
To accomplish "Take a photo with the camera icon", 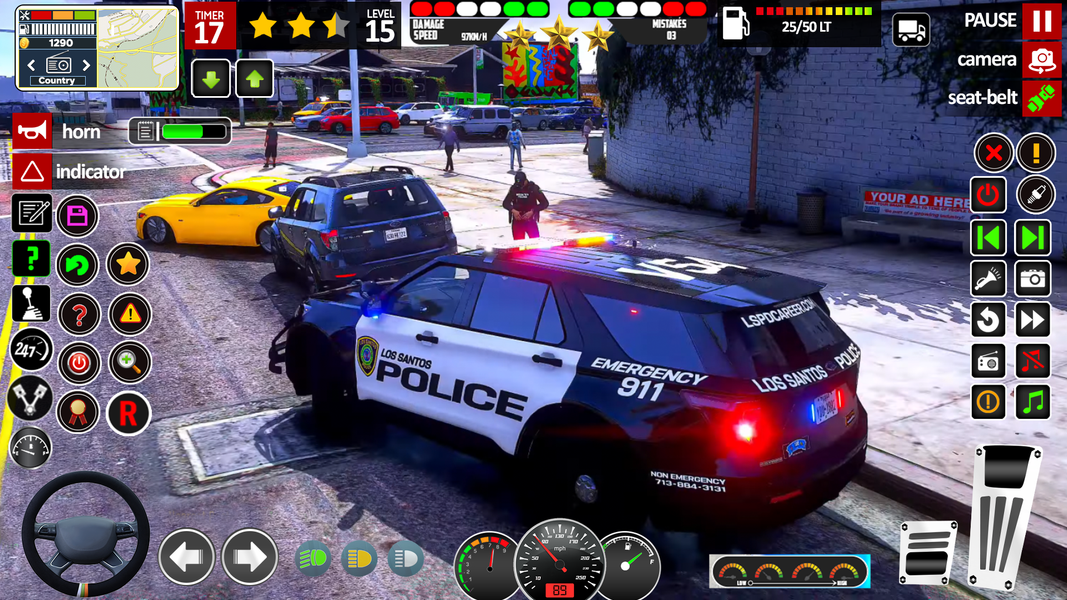I will click(x=1034, y=279).
